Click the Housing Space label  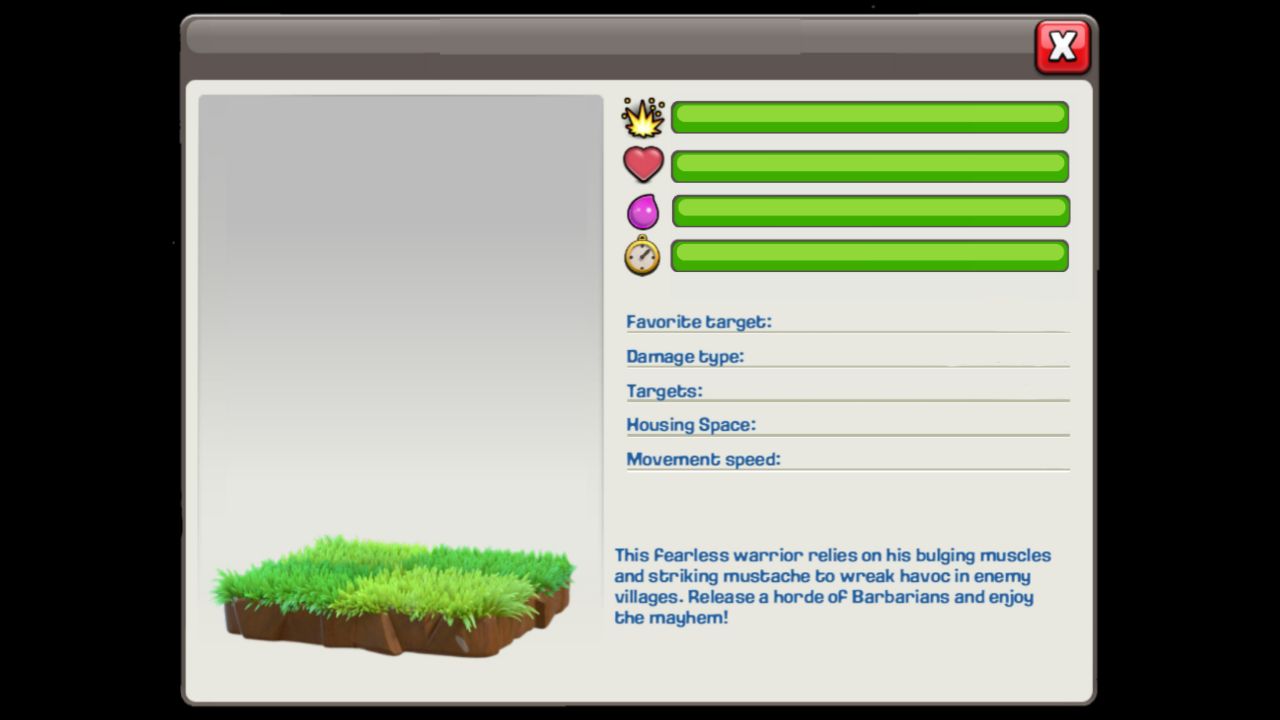click(x=690, y=425)
